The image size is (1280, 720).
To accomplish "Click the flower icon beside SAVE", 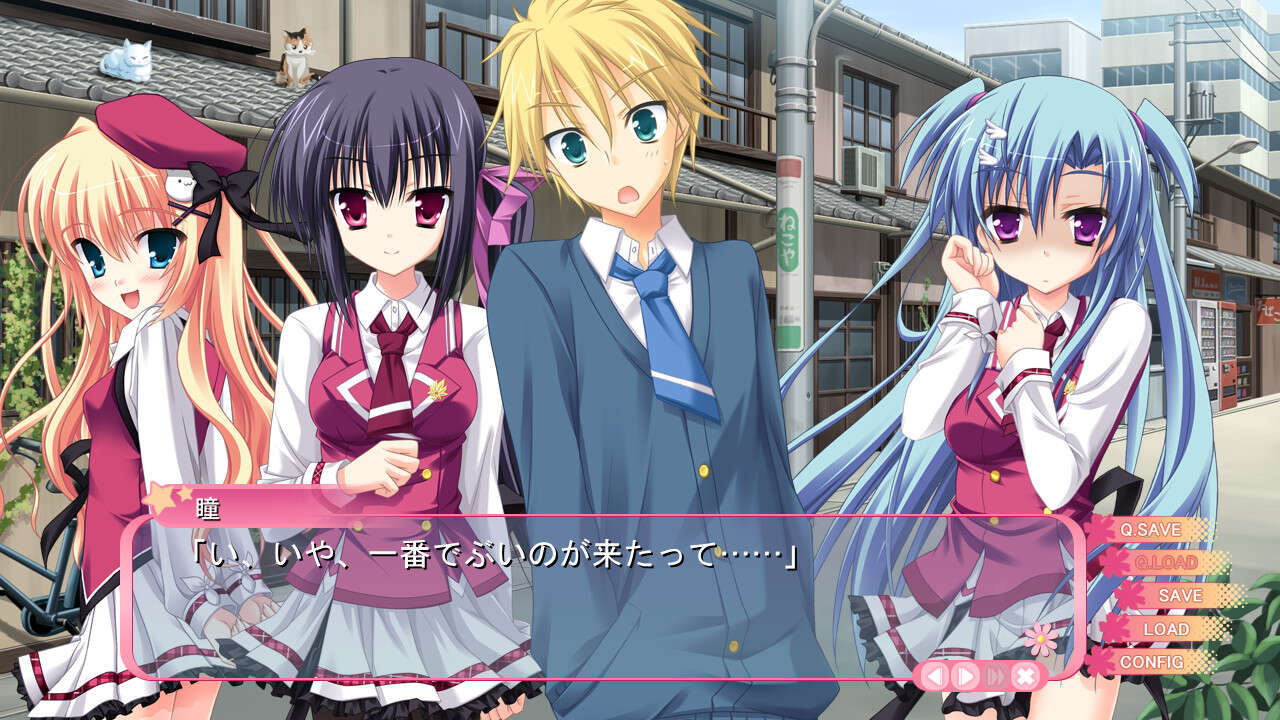I will point(1130,595).
